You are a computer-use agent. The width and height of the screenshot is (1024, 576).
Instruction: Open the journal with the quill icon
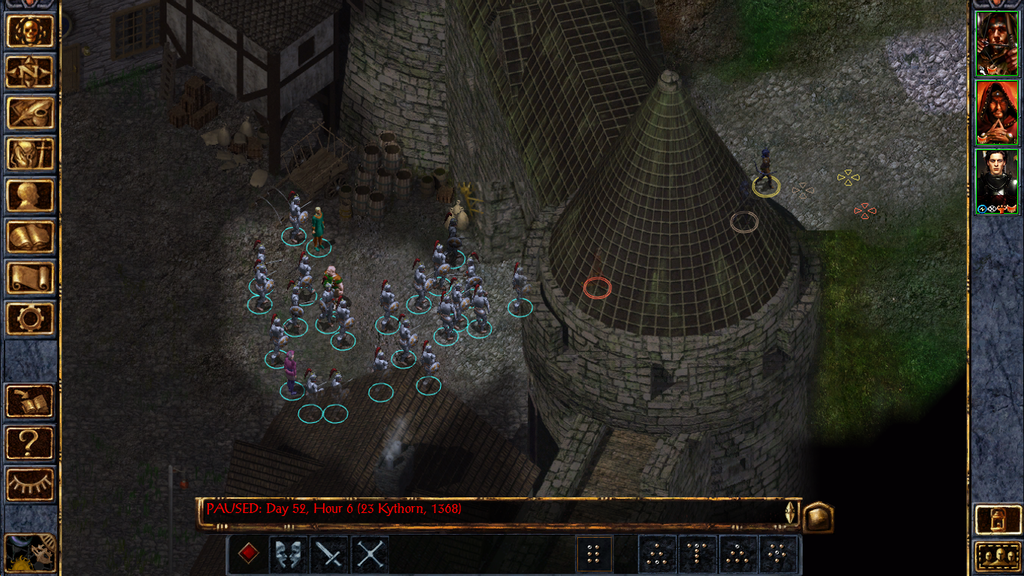(30, 113)
